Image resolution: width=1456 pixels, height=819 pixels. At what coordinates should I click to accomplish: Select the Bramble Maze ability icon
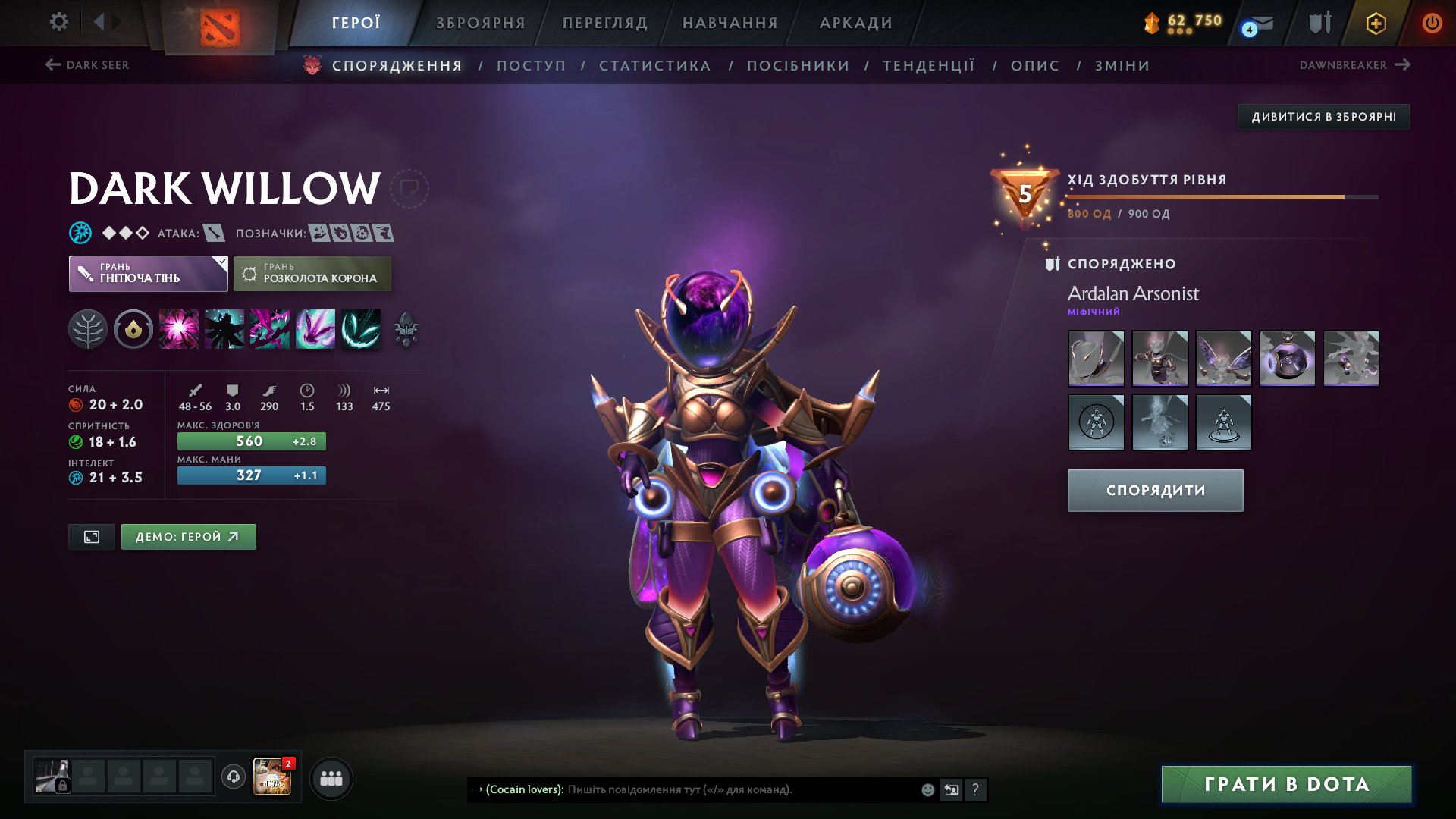pos(179,328)
